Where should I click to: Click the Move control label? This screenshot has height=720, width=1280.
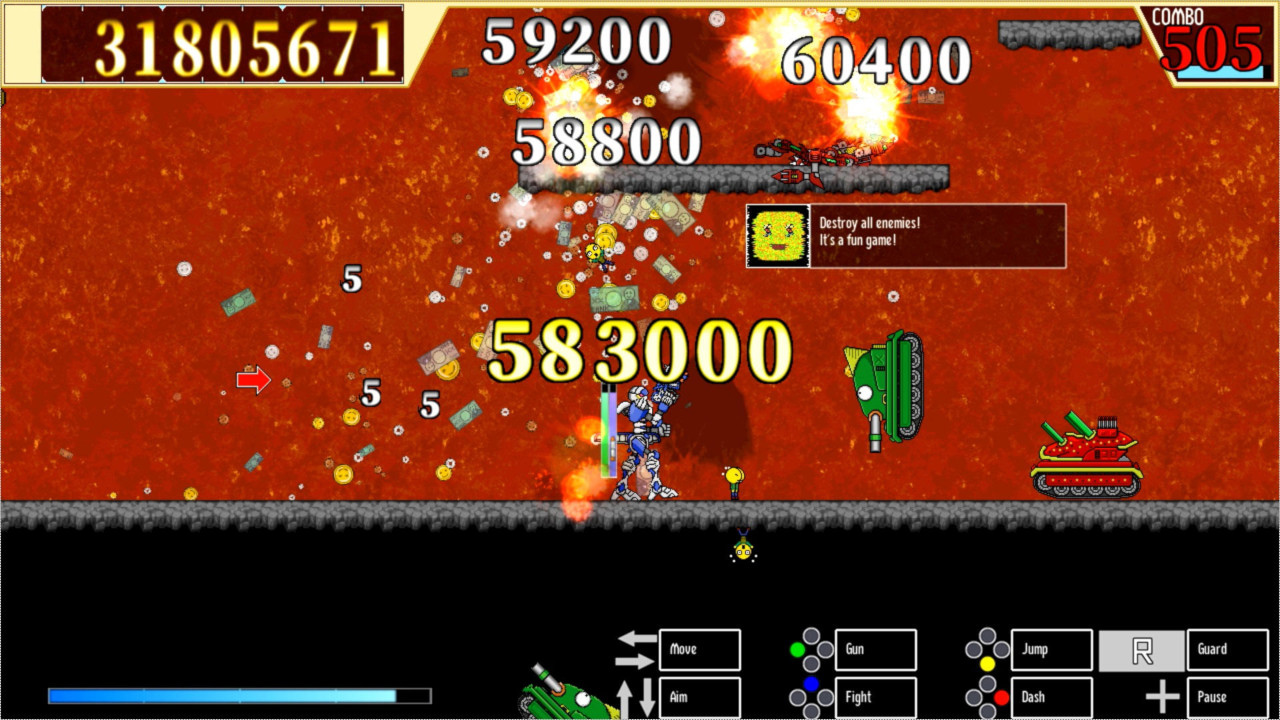698,649
